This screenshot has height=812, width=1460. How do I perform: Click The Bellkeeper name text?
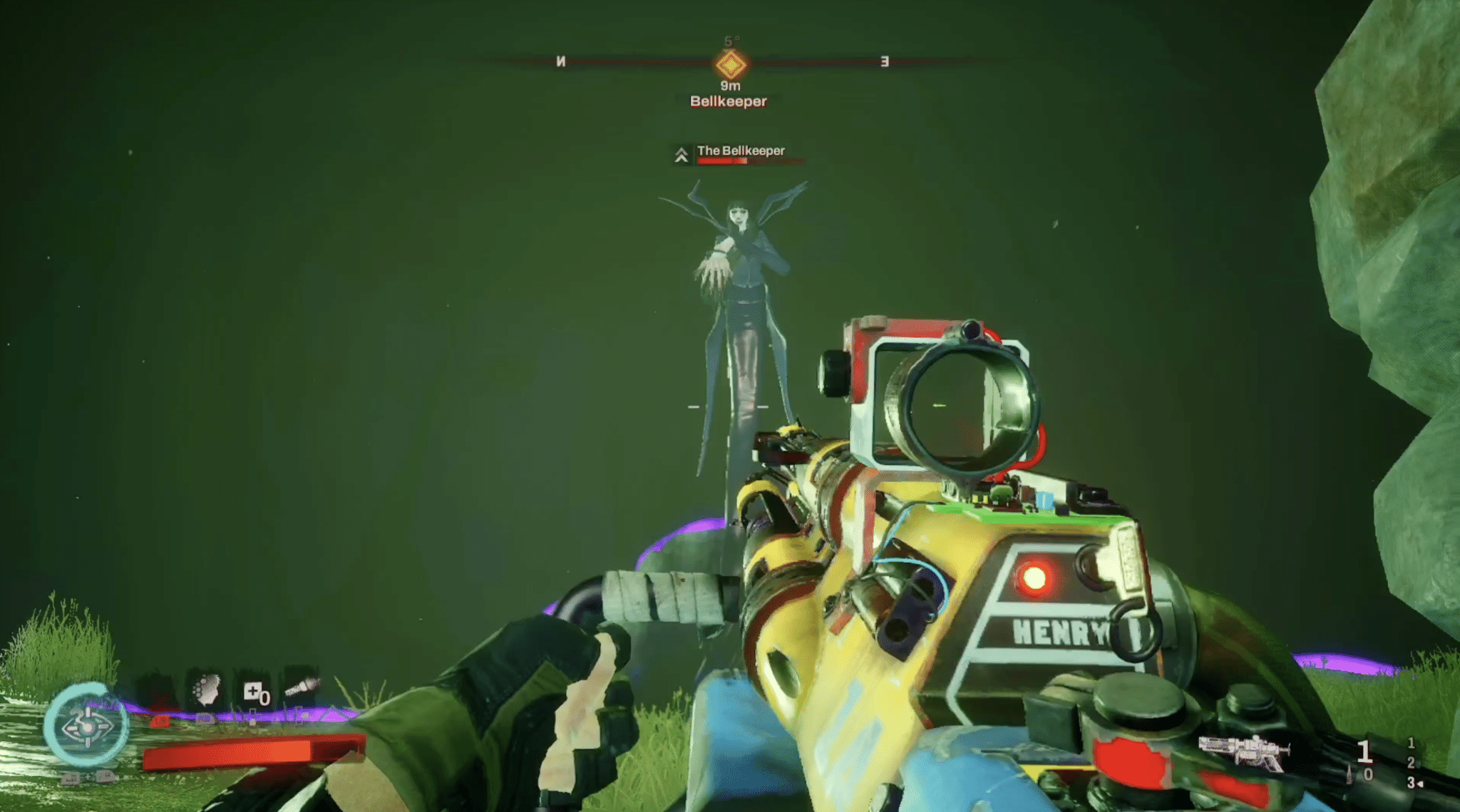(x=741, y=151)
